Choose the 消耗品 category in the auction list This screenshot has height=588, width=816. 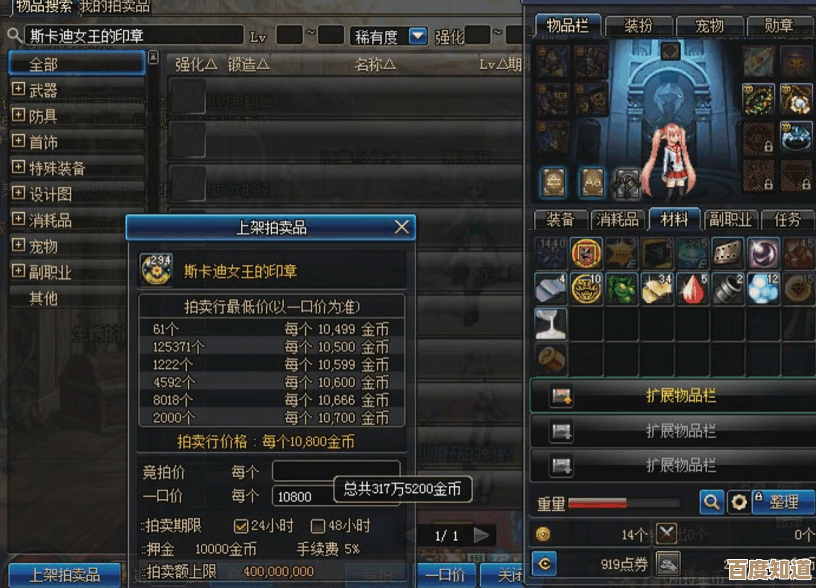(x=50, y=220)
